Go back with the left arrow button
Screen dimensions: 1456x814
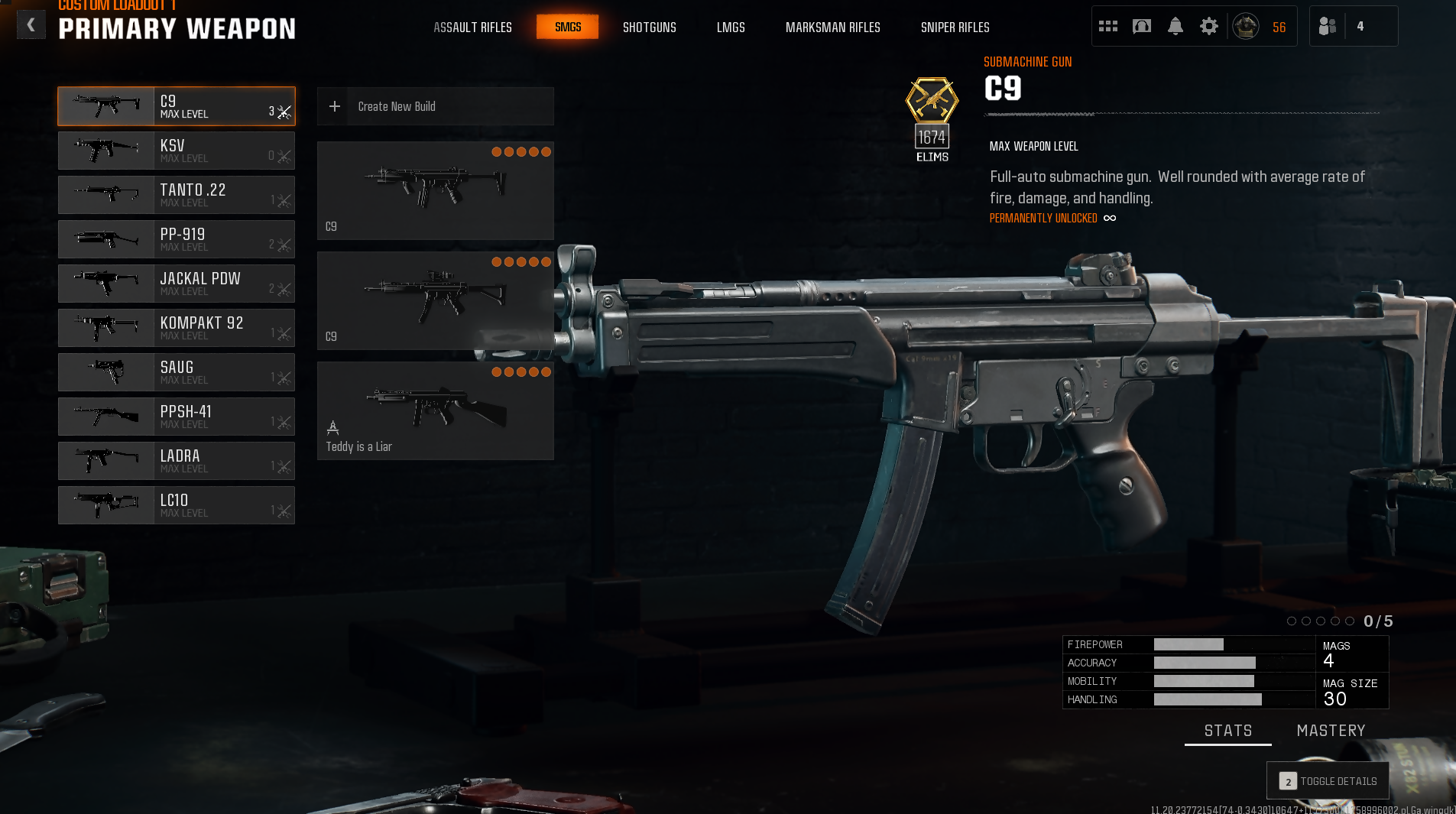coord(31,25)
